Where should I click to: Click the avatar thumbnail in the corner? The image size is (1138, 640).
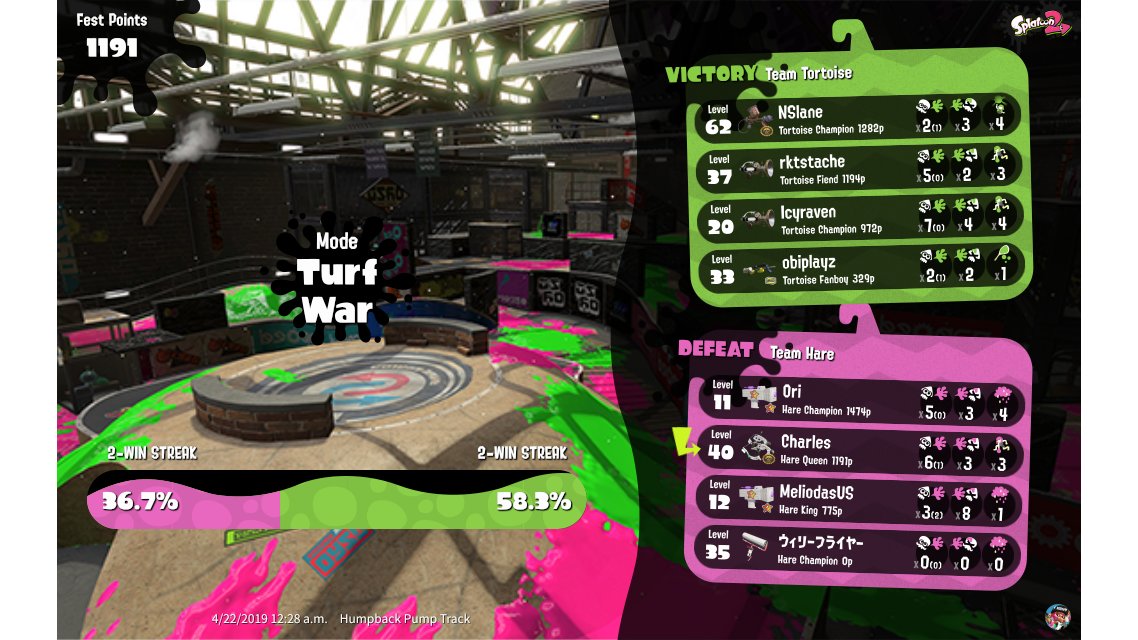coord(1058,615)
